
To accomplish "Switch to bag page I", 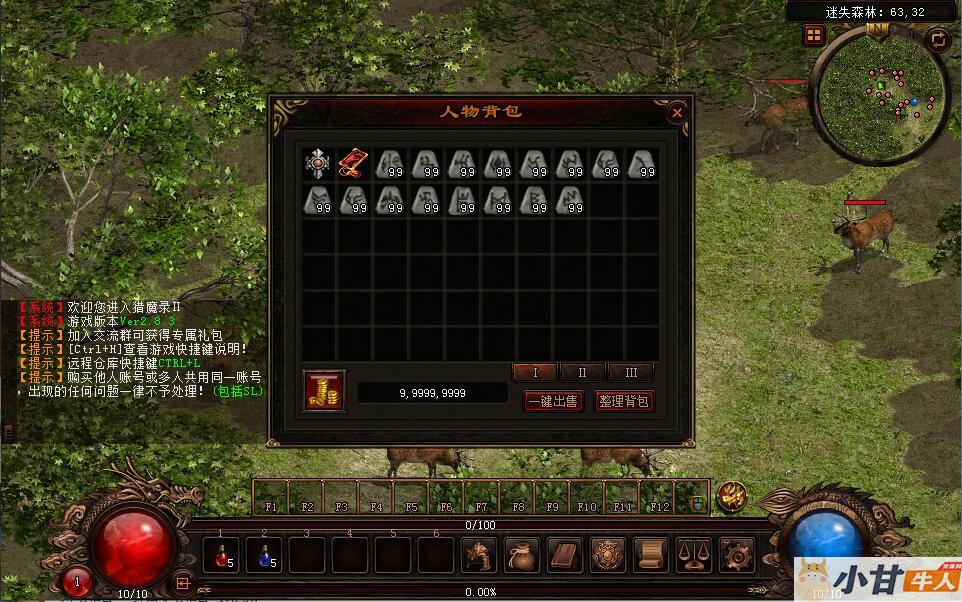I will 535,372.
